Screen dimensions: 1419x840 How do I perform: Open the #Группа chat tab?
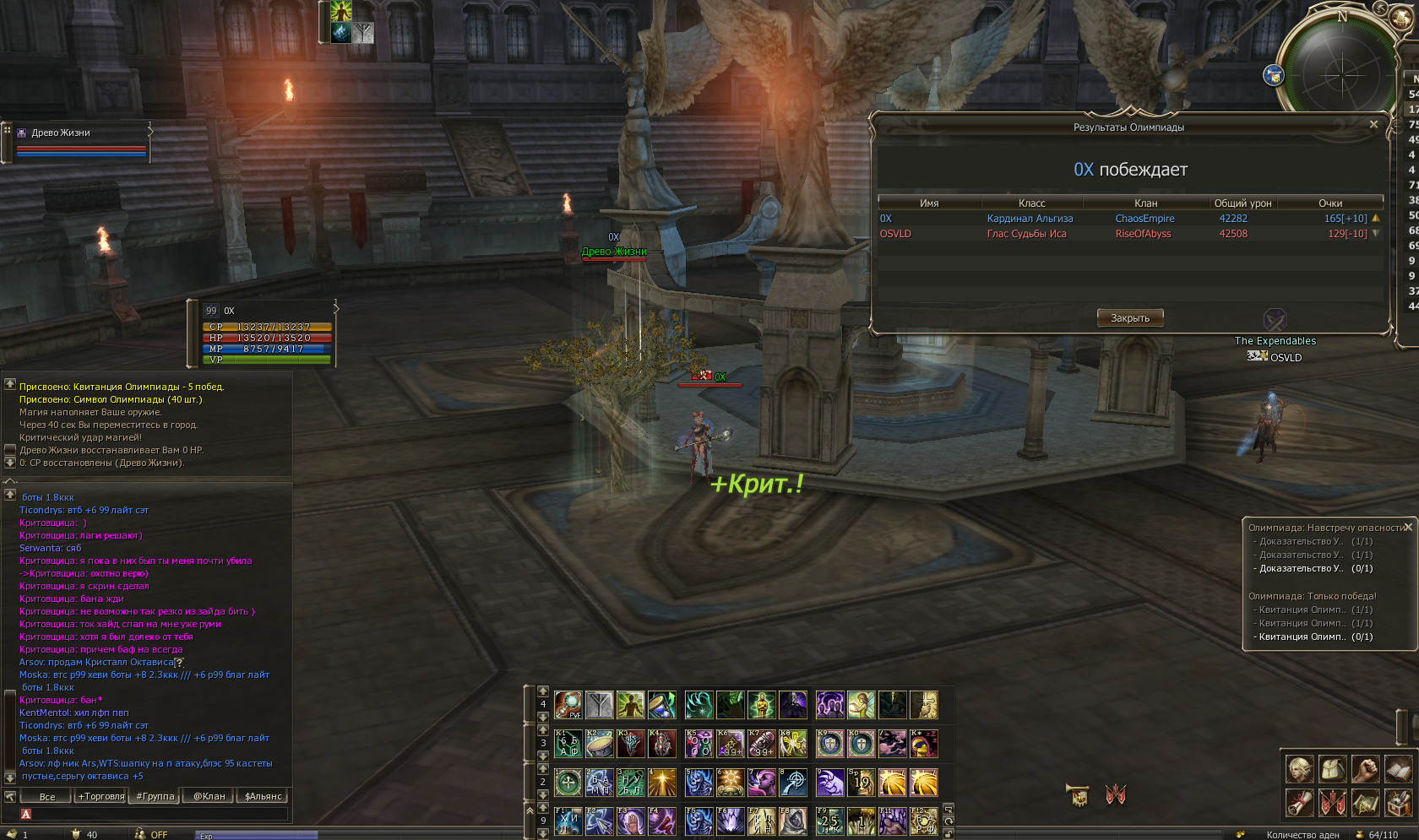click(x=155, y=796)
